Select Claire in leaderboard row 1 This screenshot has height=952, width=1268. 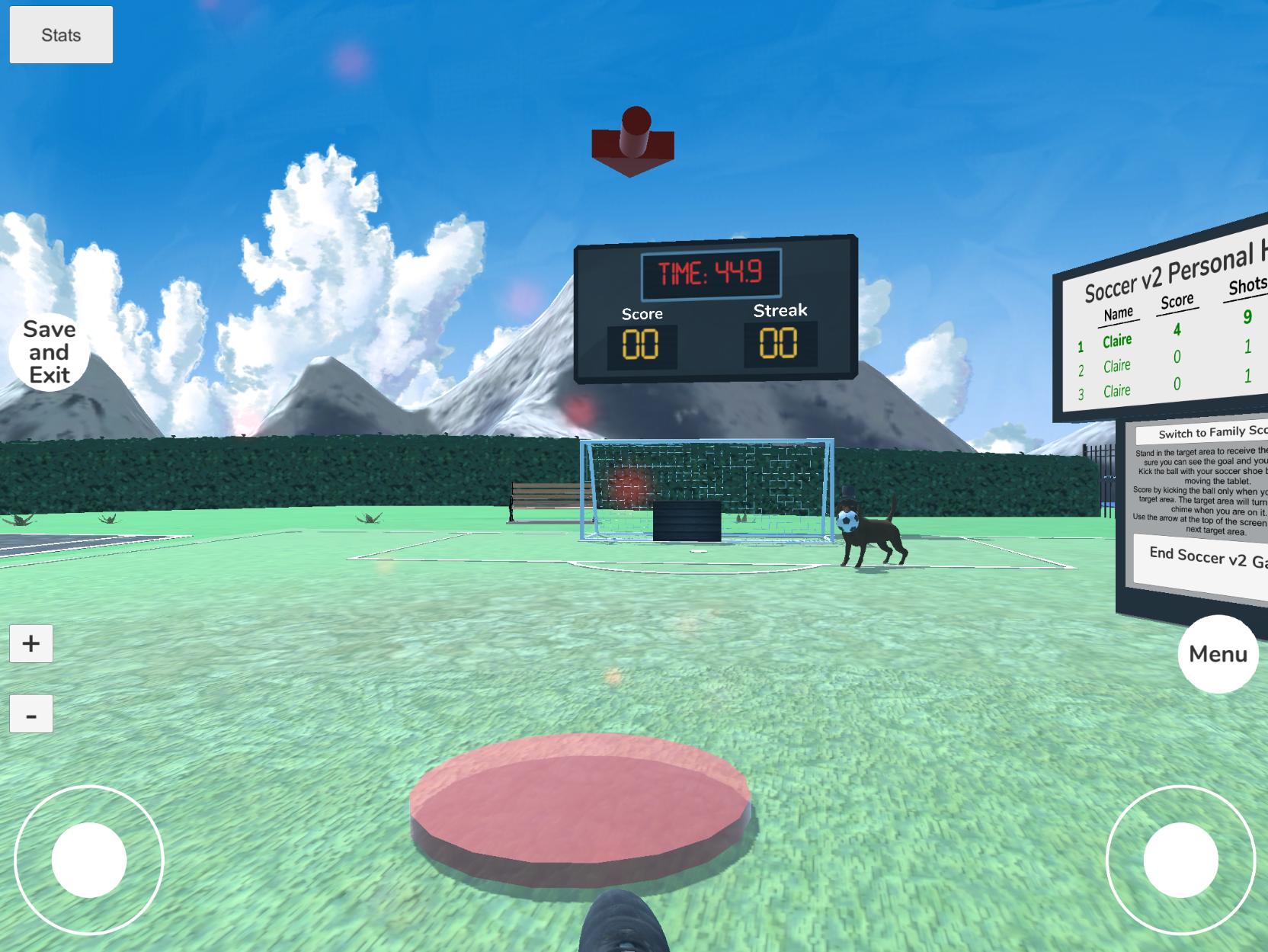click(1117, 341)
